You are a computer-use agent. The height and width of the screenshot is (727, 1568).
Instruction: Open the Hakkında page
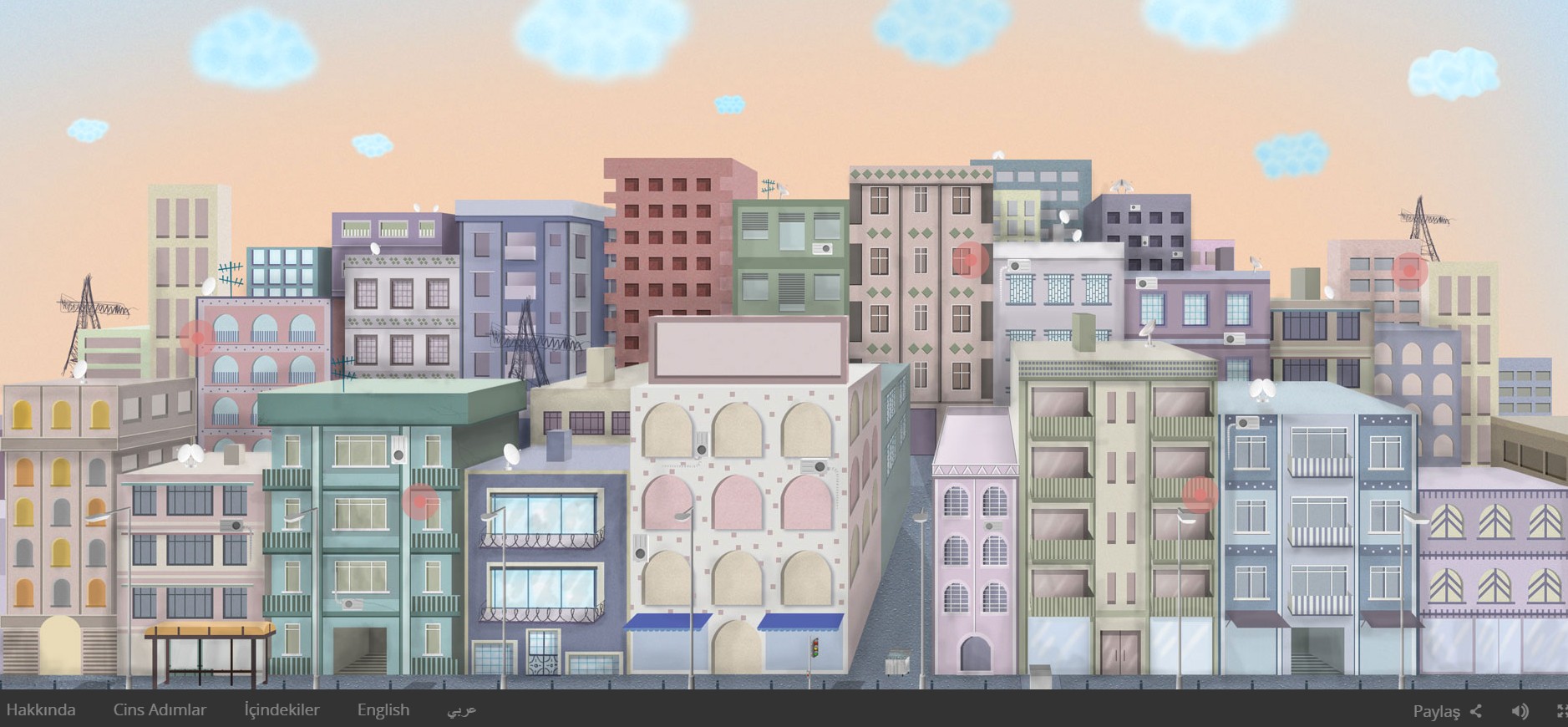(41, 710)
